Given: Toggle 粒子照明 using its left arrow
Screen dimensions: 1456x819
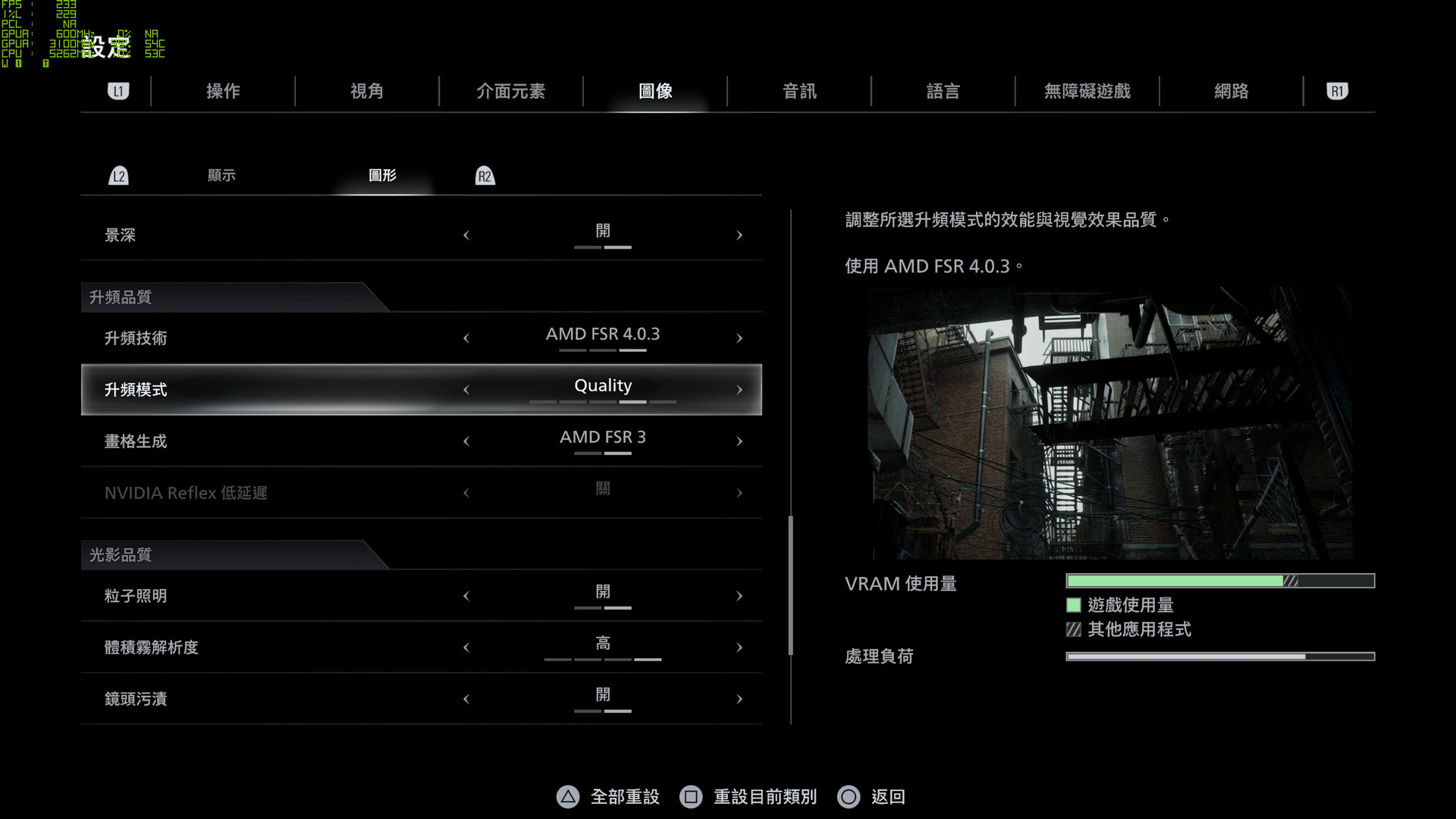Looking at the screenshot, I should click(x=466, y=596).
